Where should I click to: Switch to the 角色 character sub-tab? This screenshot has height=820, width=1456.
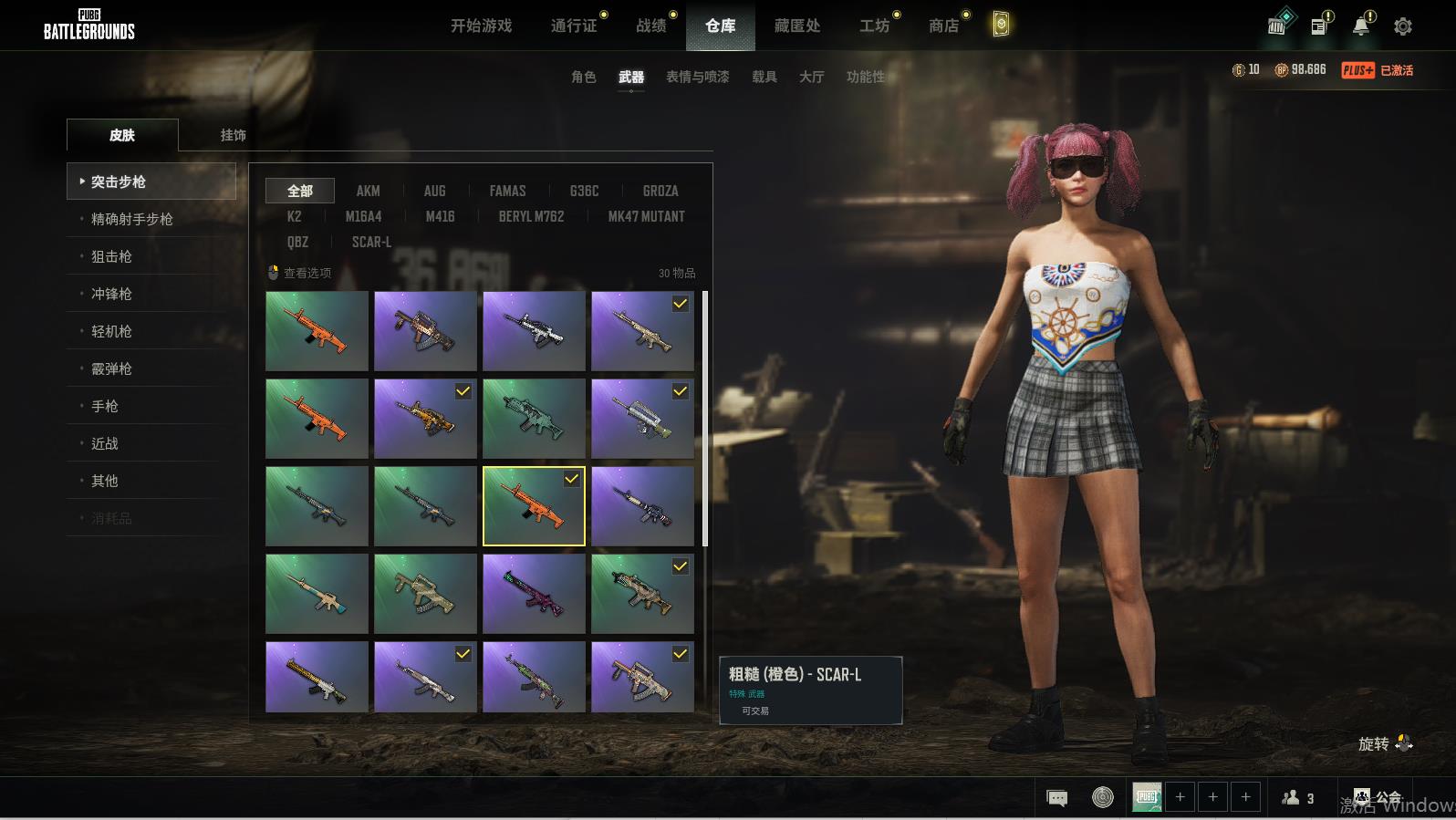583,77
